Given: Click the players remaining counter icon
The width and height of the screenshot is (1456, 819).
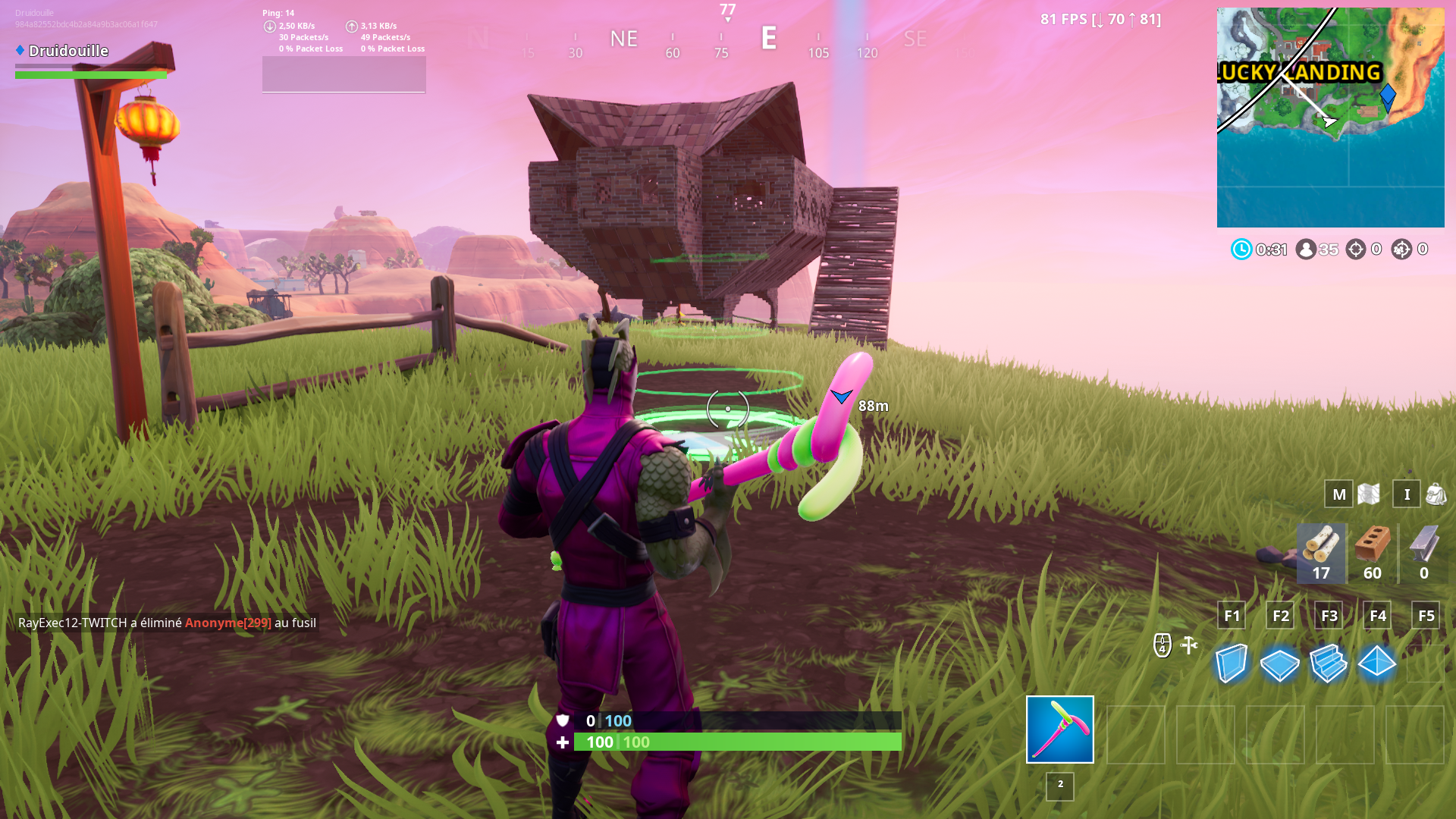Looking at the screenshot, I should coord(1306,249).
